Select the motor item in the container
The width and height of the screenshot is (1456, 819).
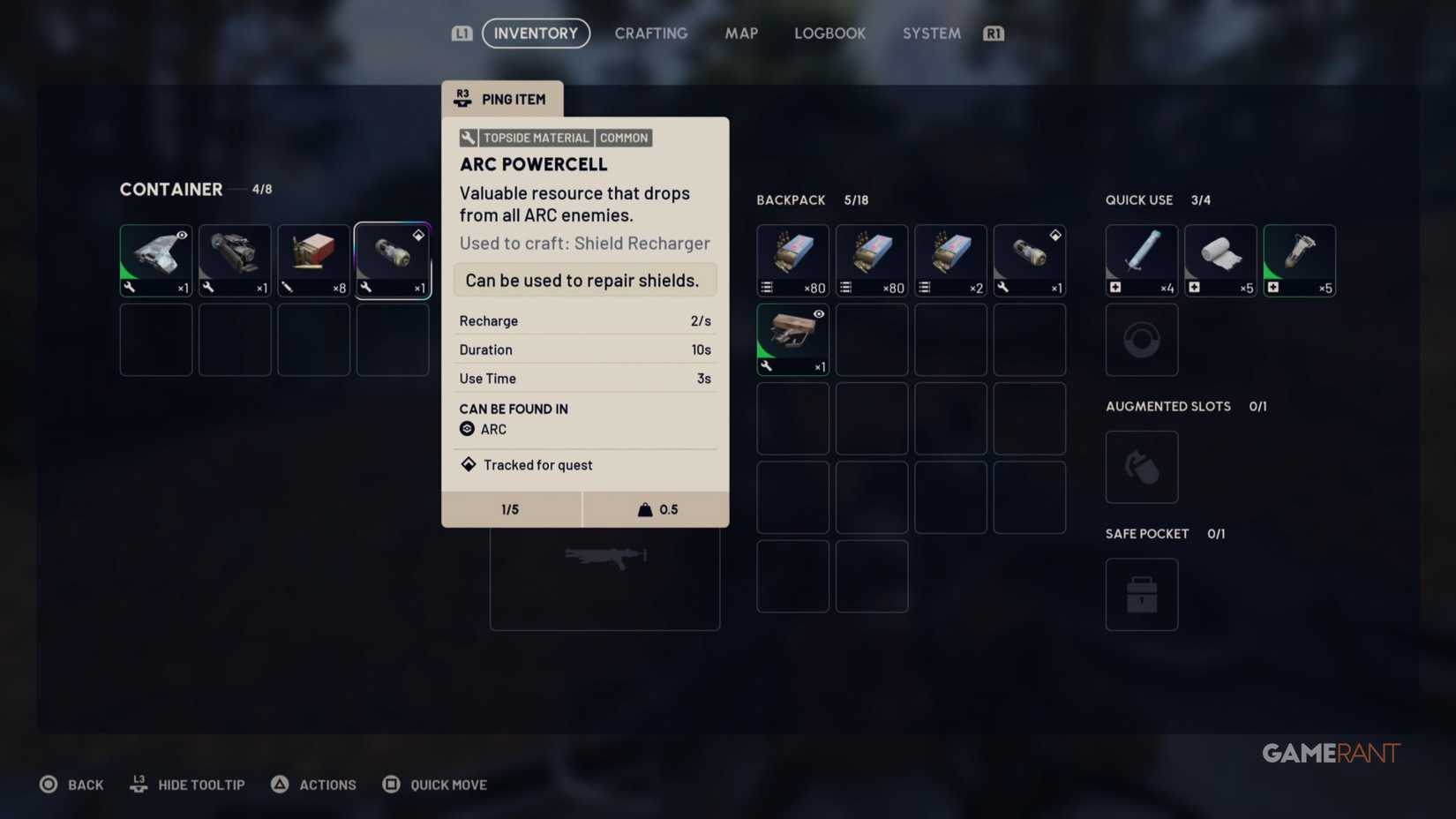234,259
